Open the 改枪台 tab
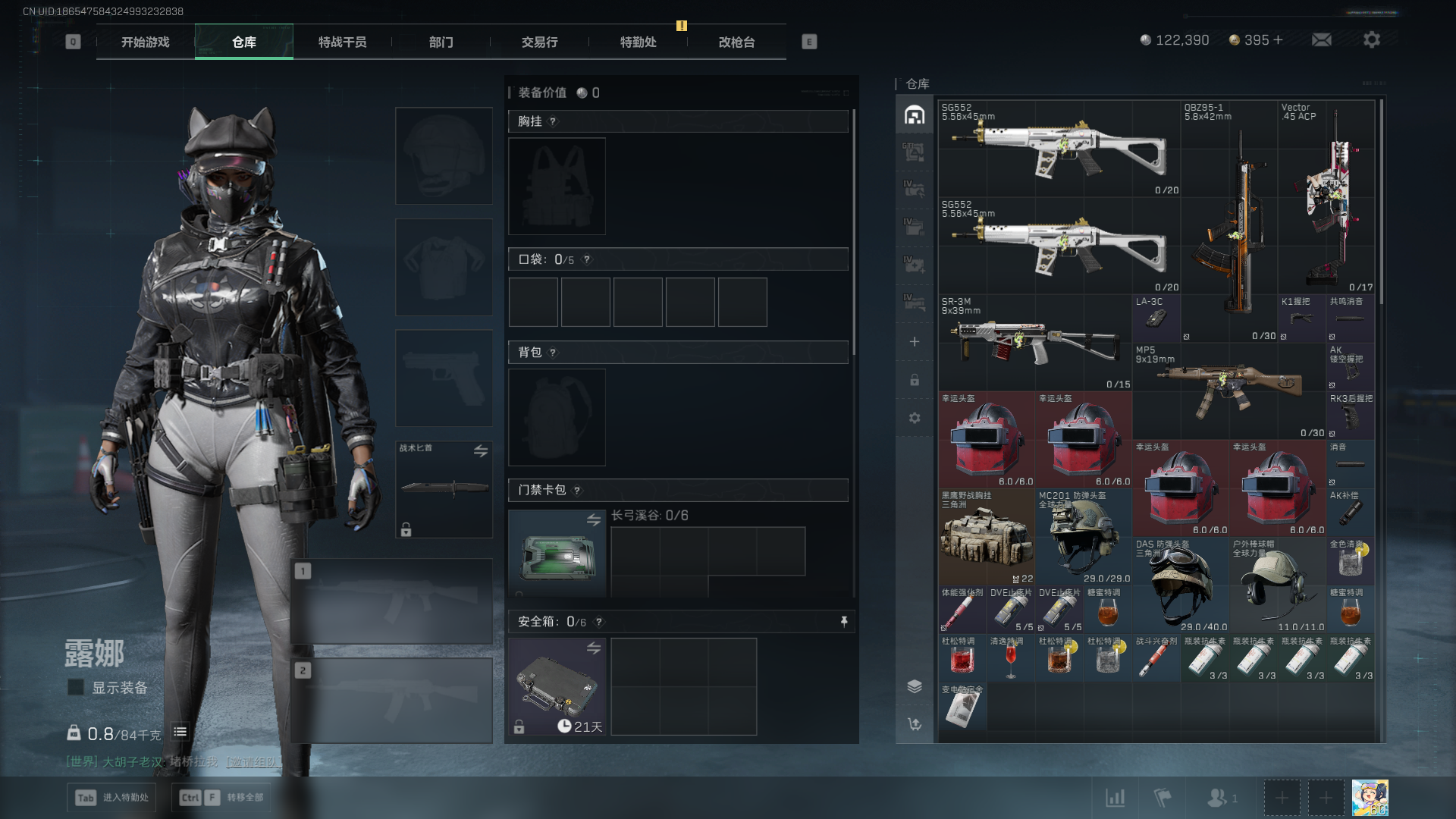This screenshot has height=819, width=1456. point(736,42)
